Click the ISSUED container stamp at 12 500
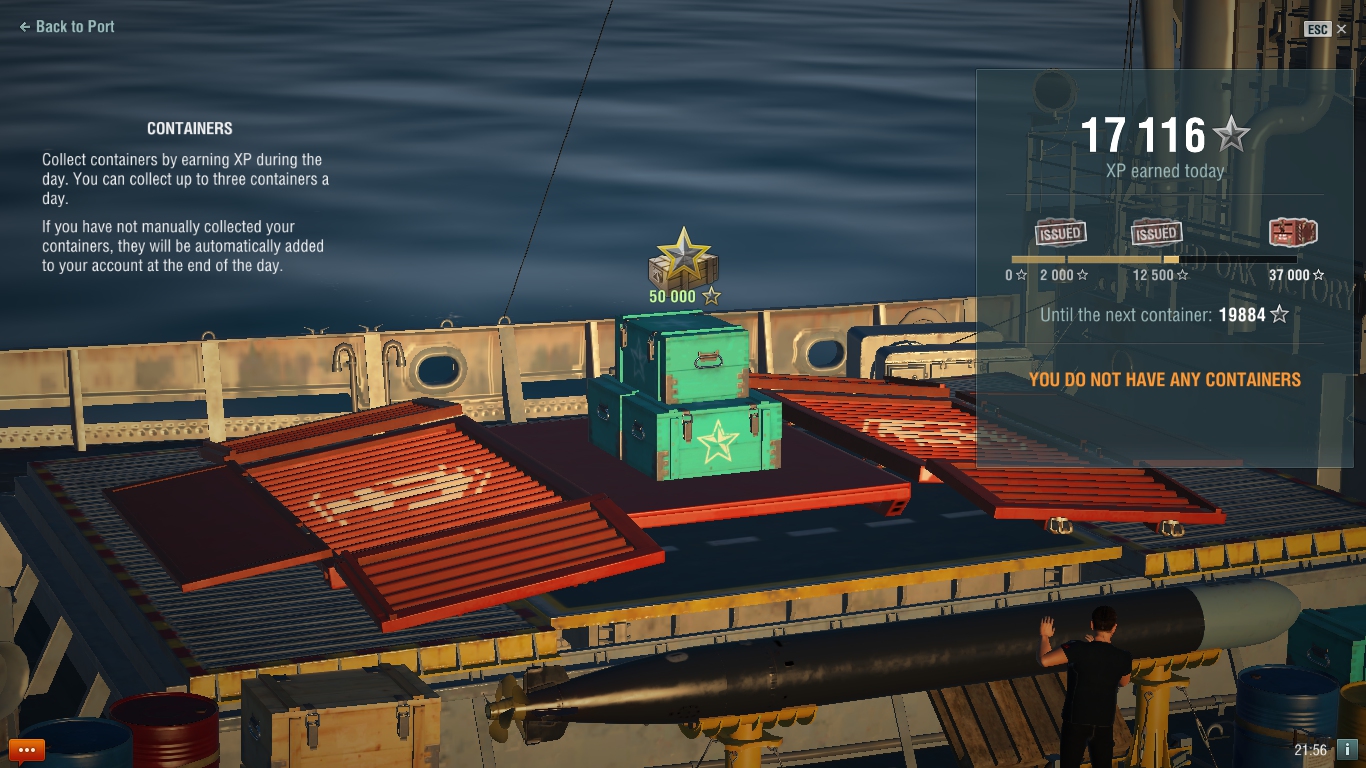This screenshot has width=1366, height=768. point(1156,233)
